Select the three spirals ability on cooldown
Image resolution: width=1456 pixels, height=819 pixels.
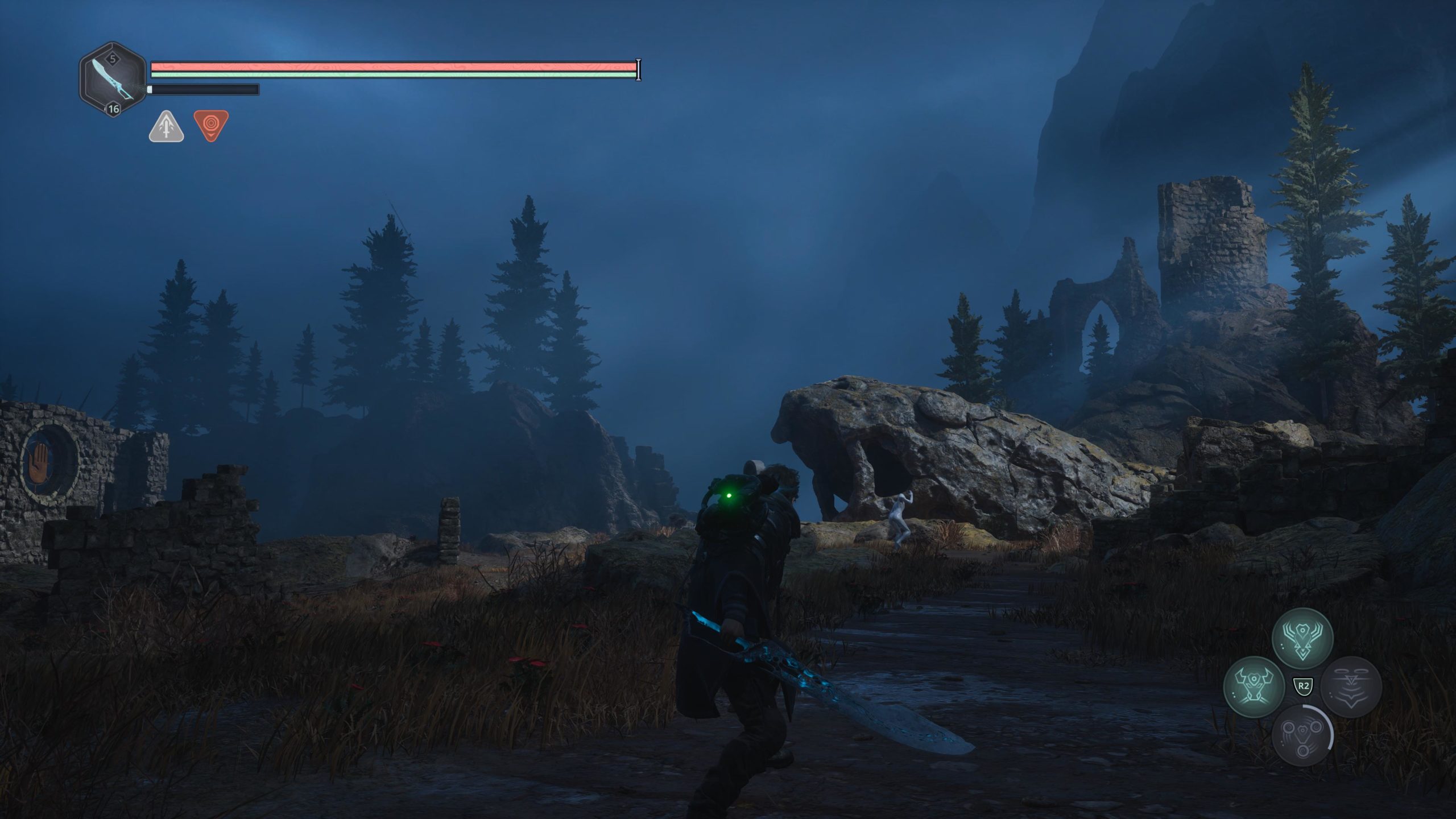[x=1302, y=735]
